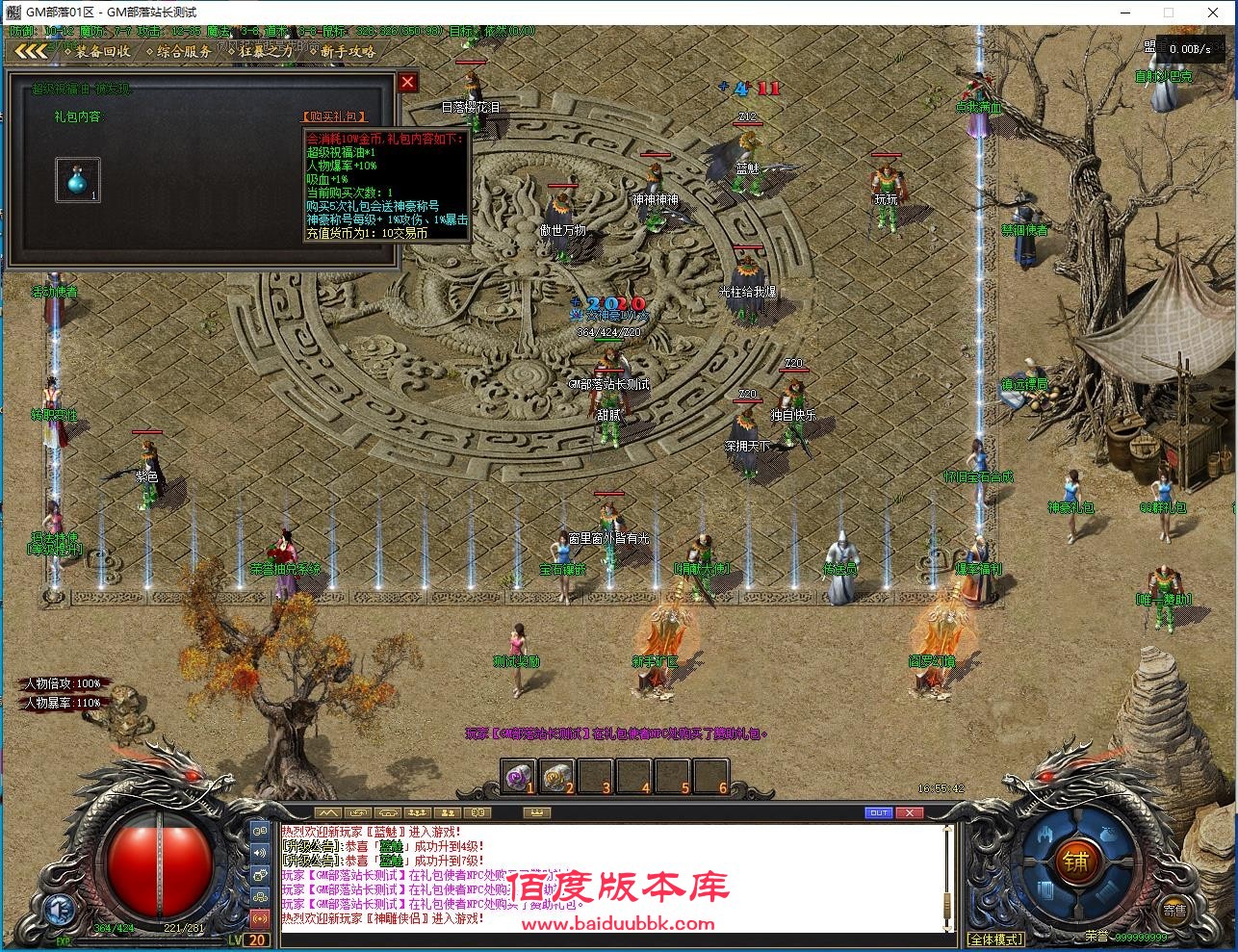Viewport: 1238px width, 952px height.
Task: Open the 新手攻略 menu
Action: point(348,53)
